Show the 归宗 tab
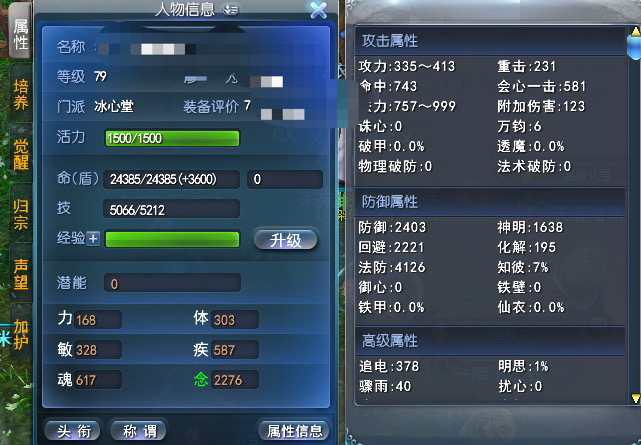The height and width of the screenshot is (445, 641). (x=20, y=215)
